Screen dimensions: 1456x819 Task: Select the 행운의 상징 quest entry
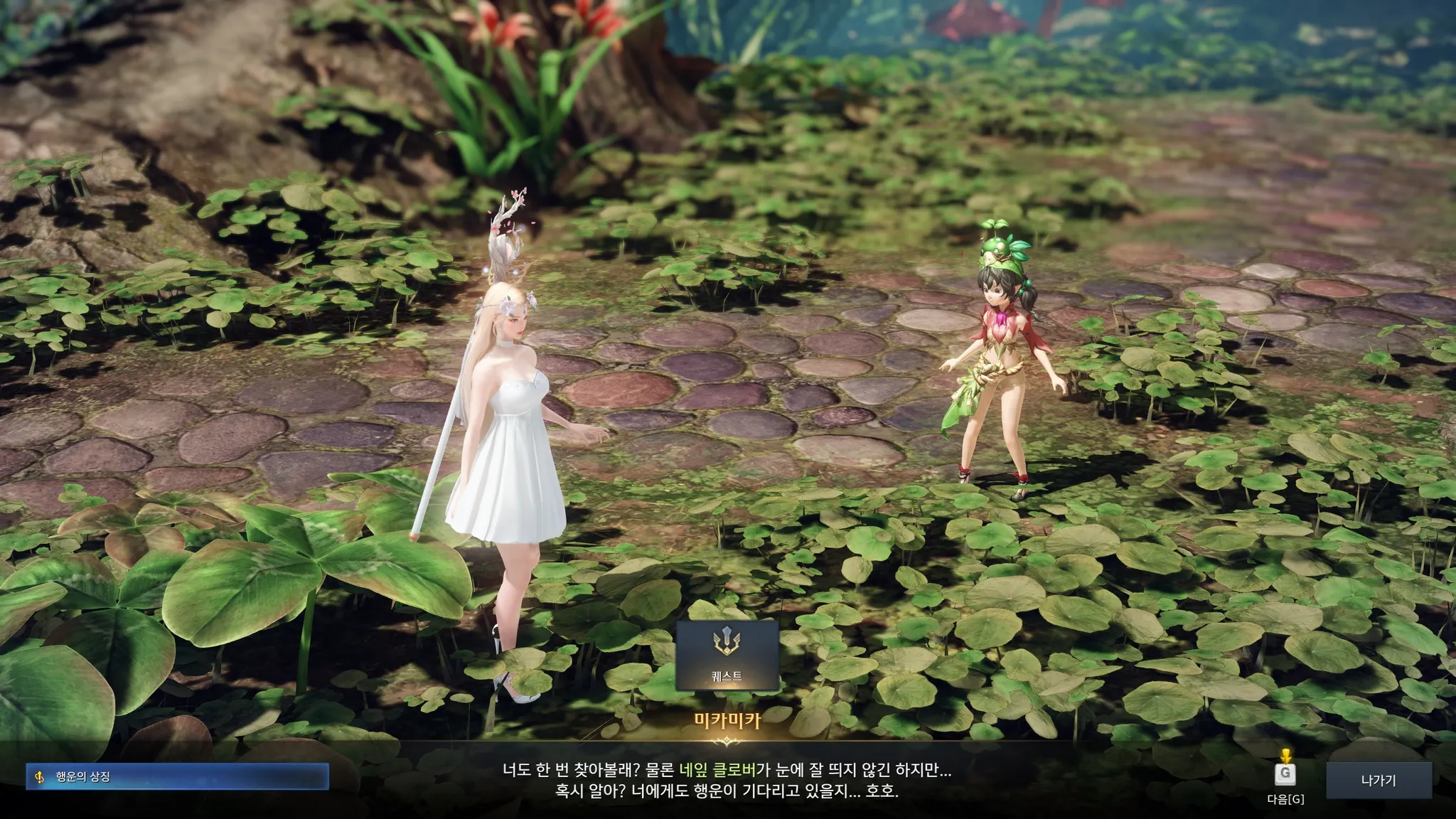point(178,777)
